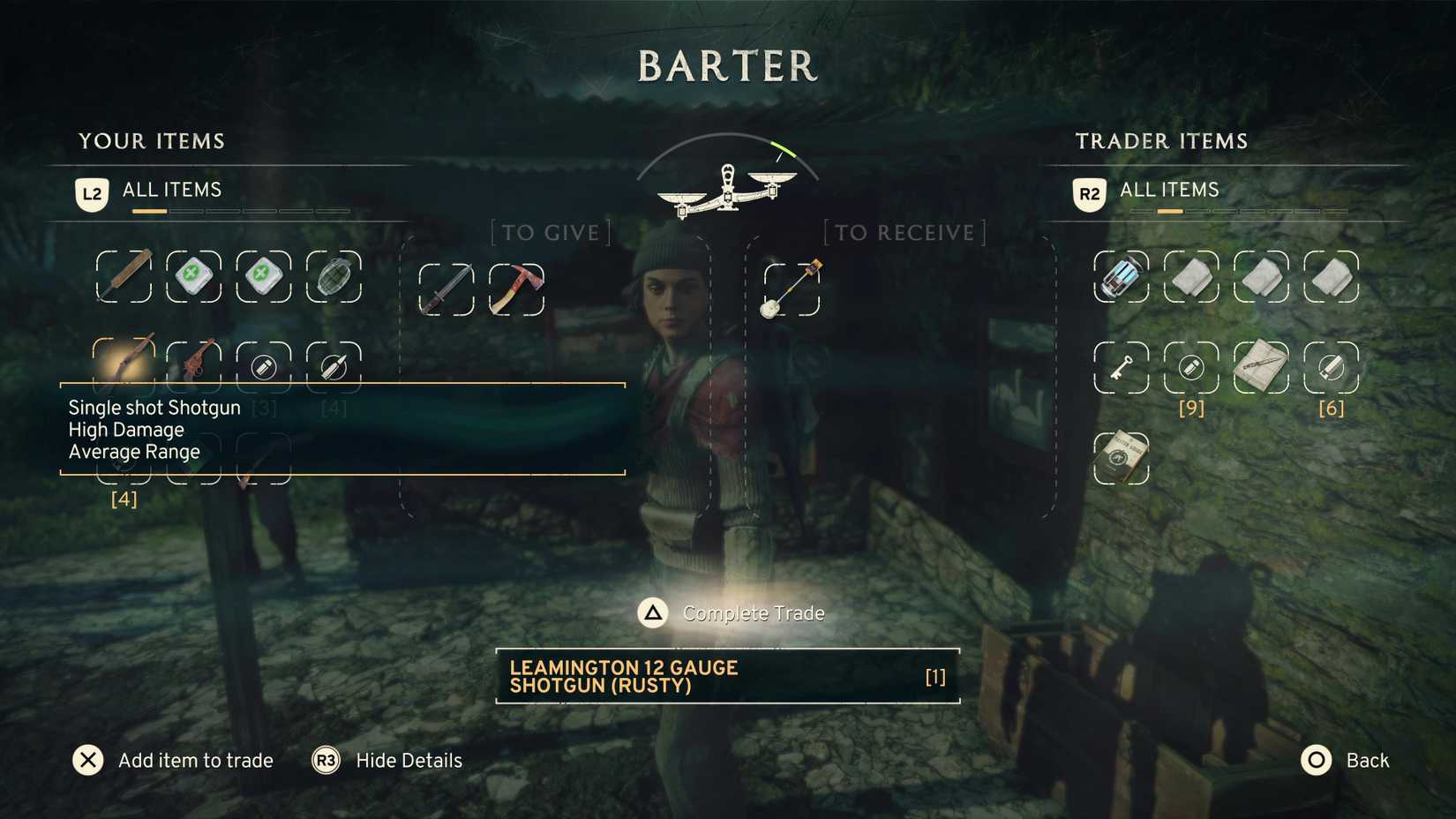Select the lantern in trader items
The image size is (1456, 819).
(1121, 276)
